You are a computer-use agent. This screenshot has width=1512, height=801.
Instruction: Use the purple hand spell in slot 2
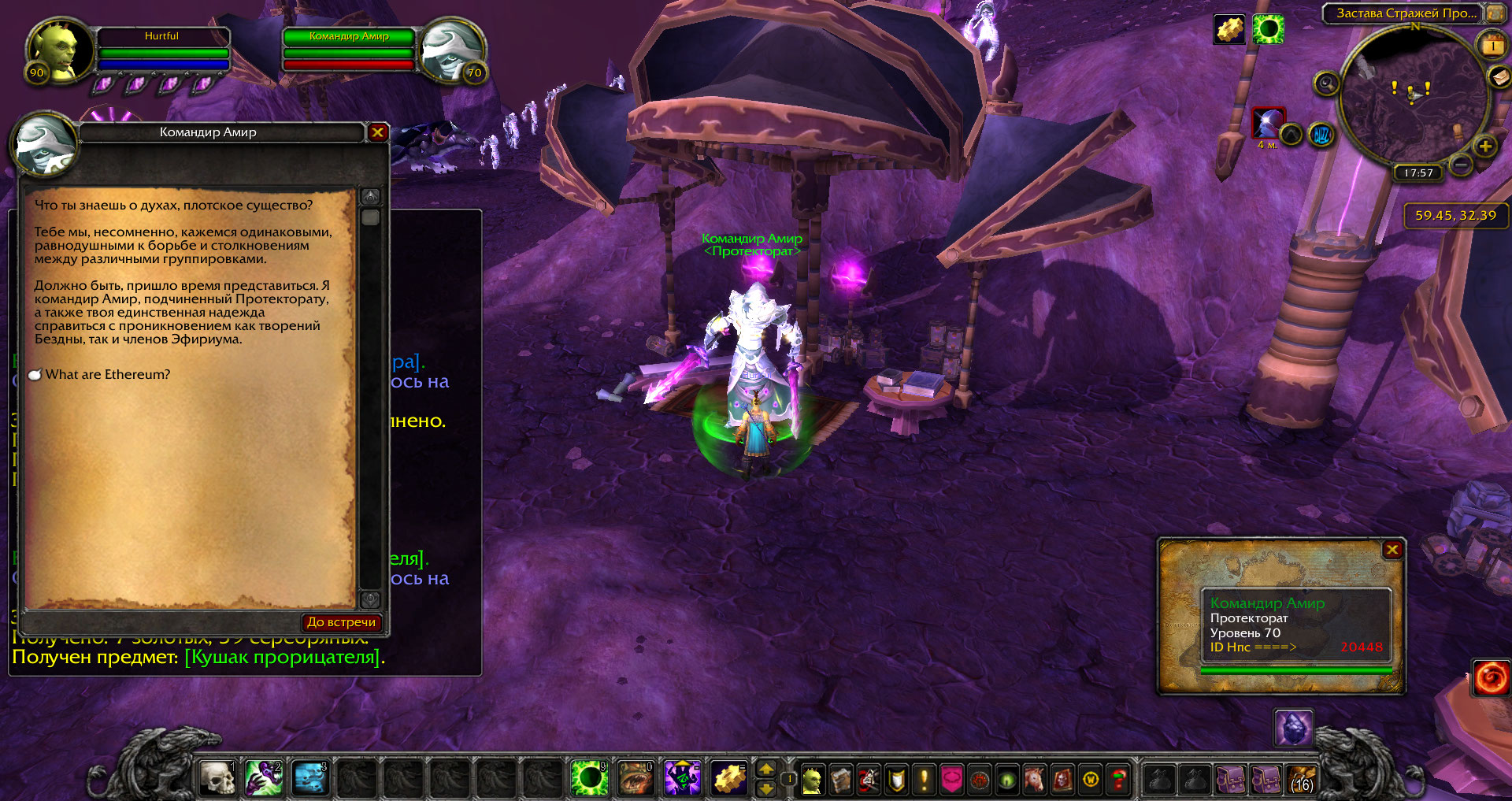(x=264, y=779)
